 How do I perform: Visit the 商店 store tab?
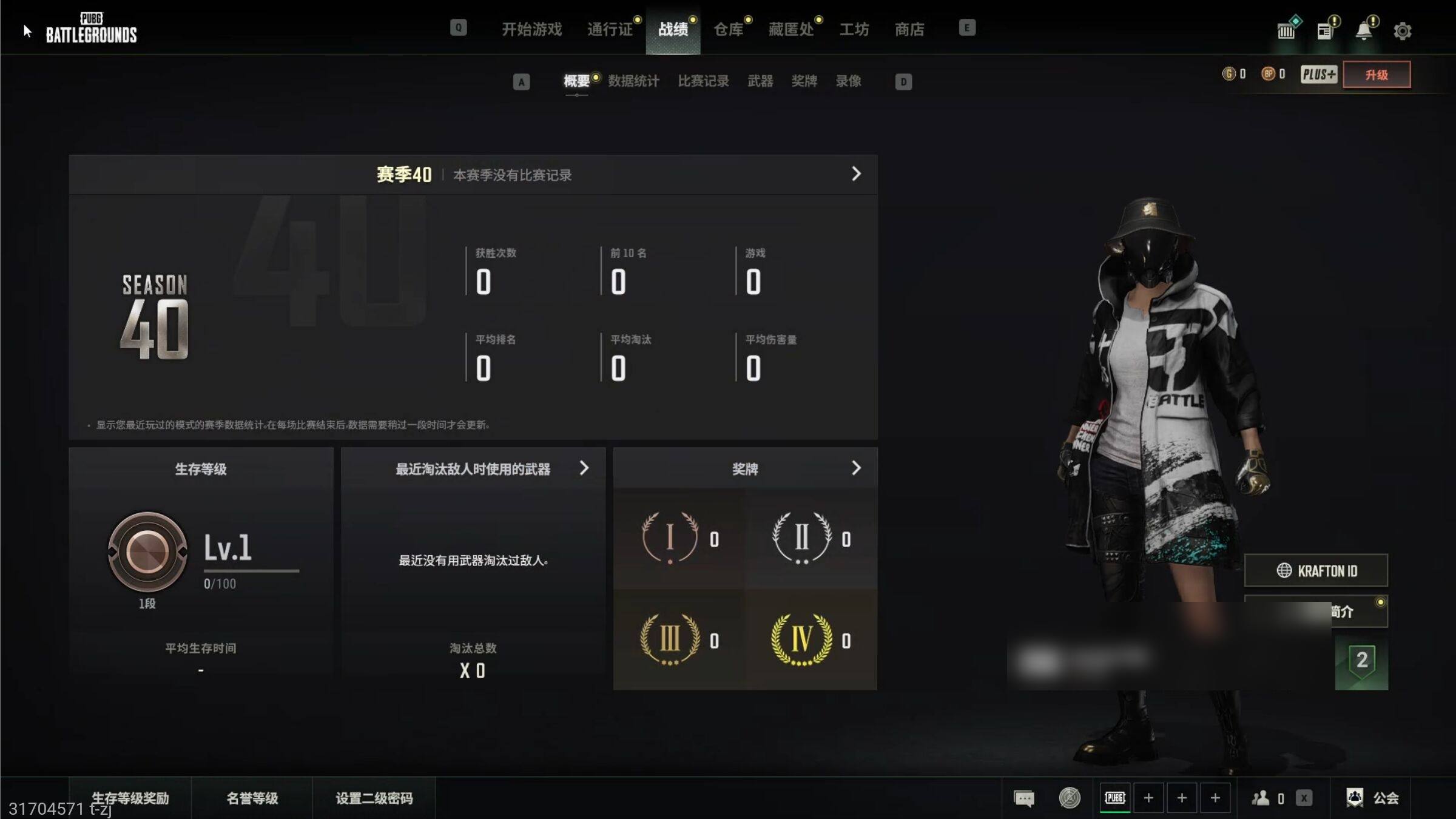tap(909, 29)
